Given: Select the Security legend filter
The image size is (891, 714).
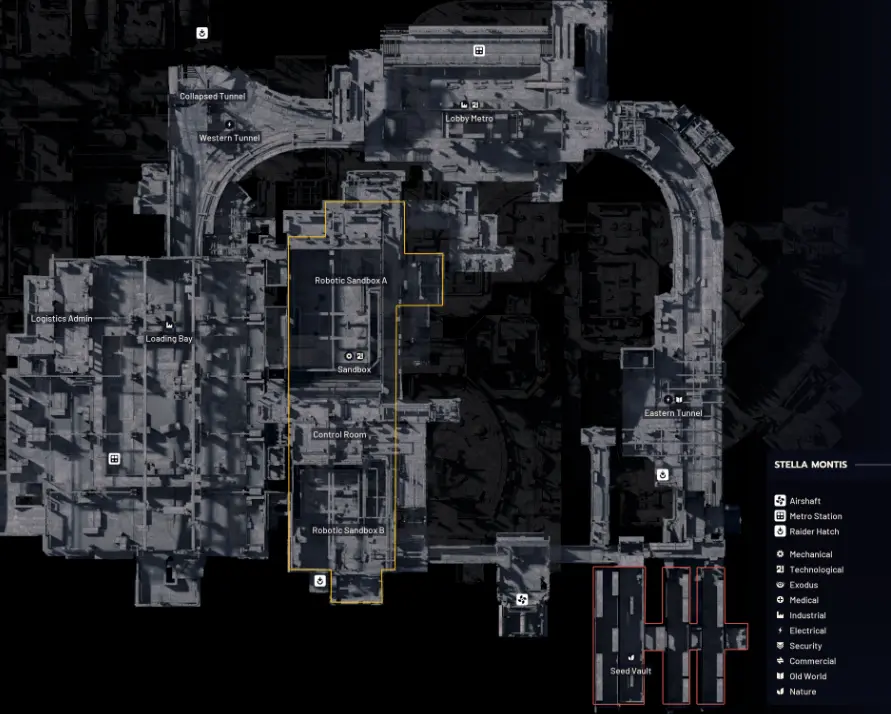Looking at the screenshot, I should click(805, 646).
